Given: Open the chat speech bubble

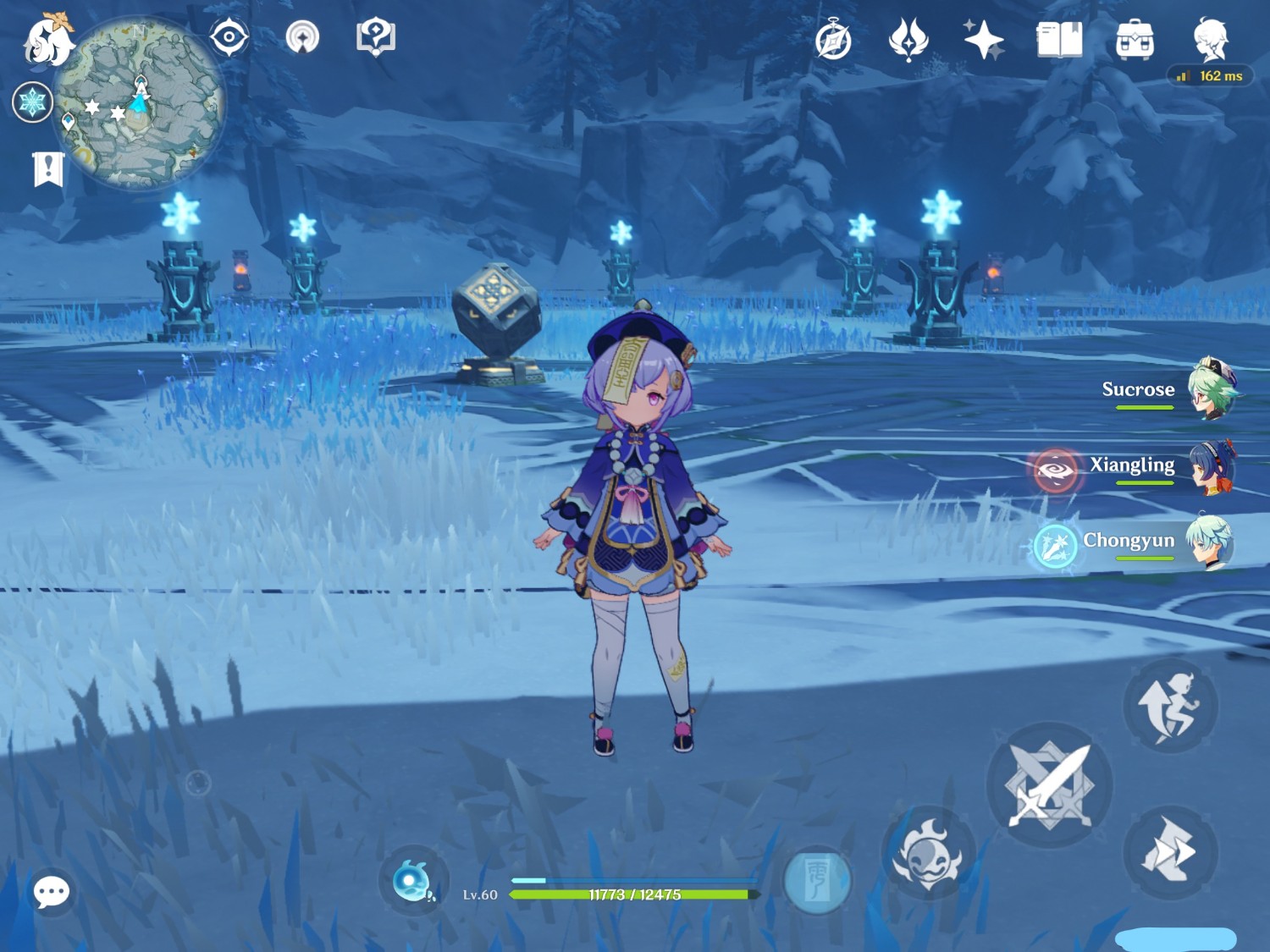Looking at the screenshot, I should pyautogui.click(x=51, y=891).
